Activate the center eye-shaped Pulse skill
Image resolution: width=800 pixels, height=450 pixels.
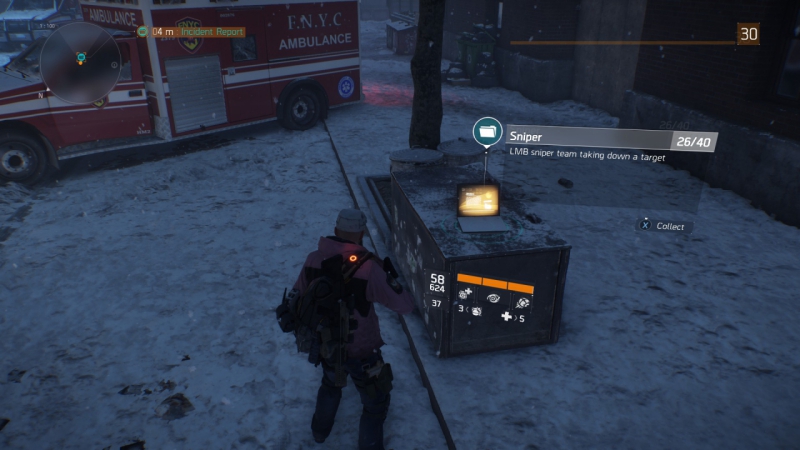pyautogui.click(x=494, y=298)
